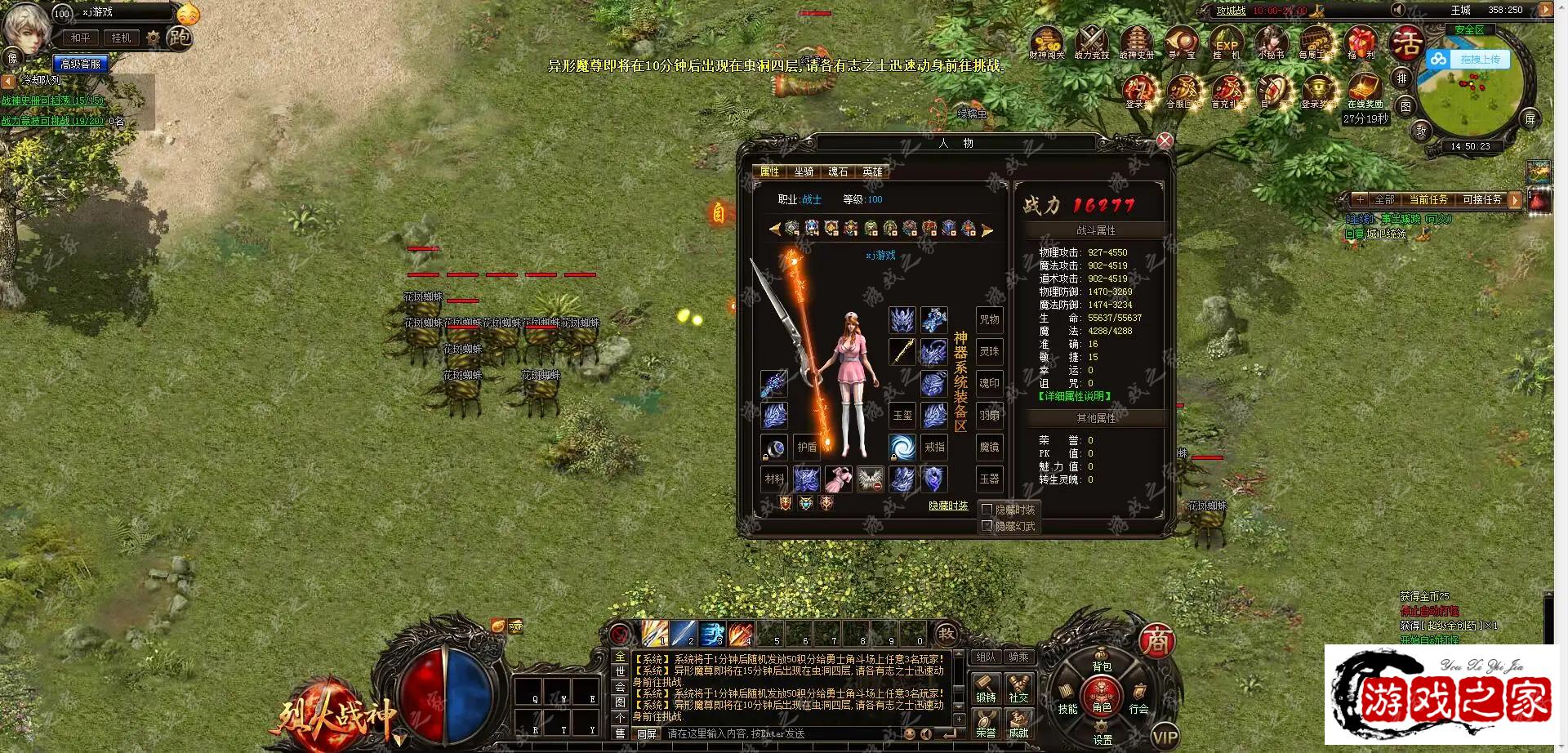1568x753 pixels.
Task: Claim the 在线奖励 online reward chest
Action: point(1365,90)
